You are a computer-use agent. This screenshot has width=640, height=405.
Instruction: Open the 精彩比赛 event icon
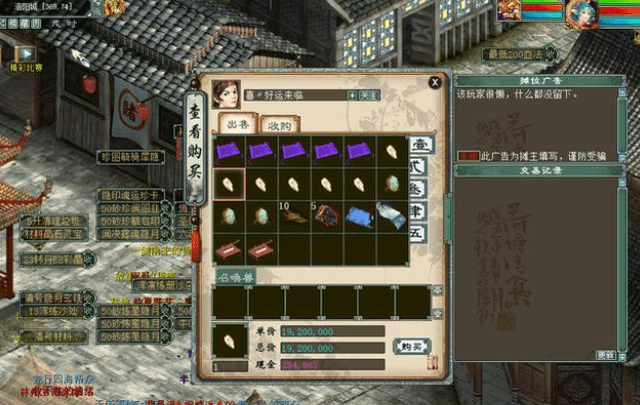tap(24, 56)
